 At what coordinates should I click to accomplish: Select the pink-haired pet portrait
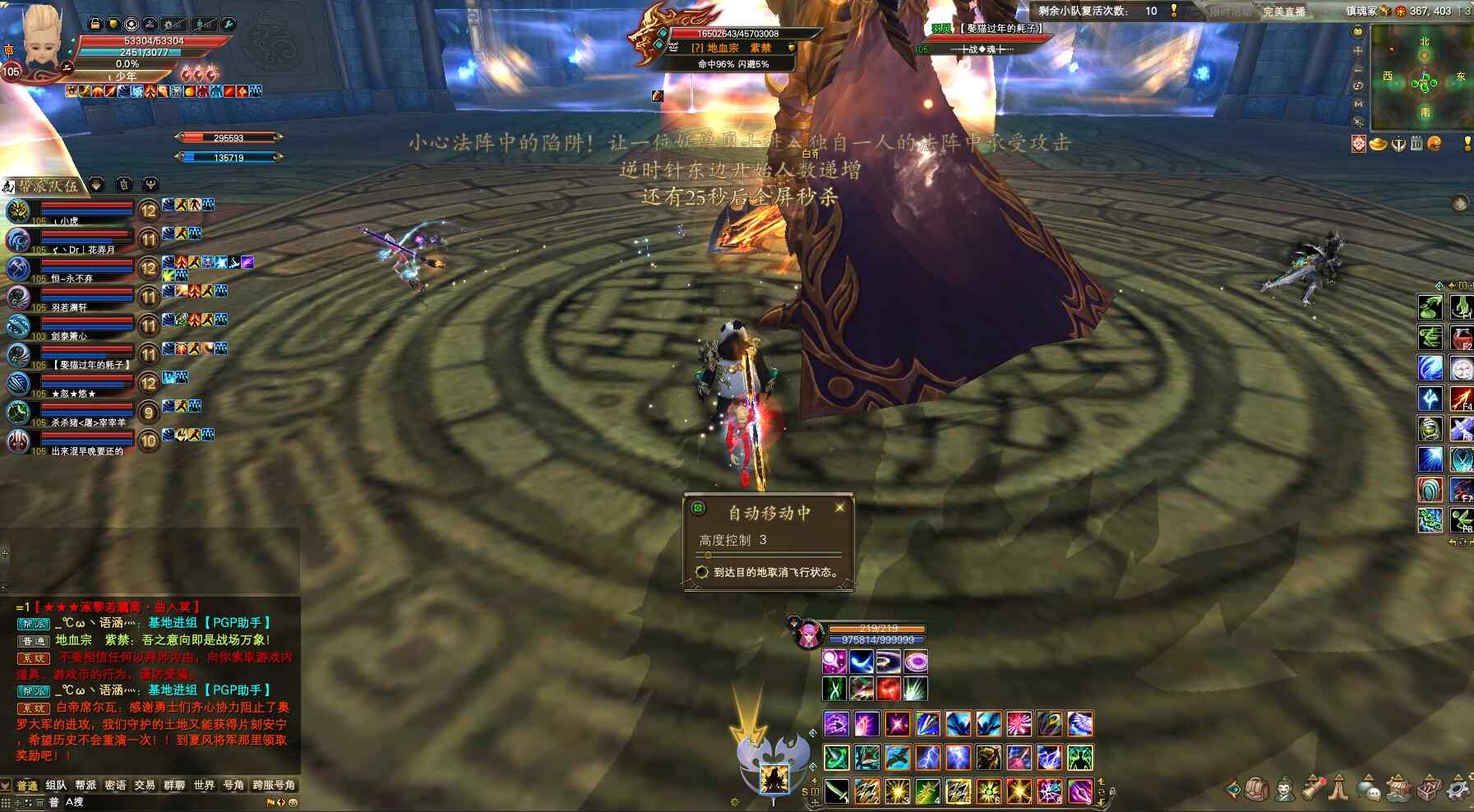[x=809, y=634]
